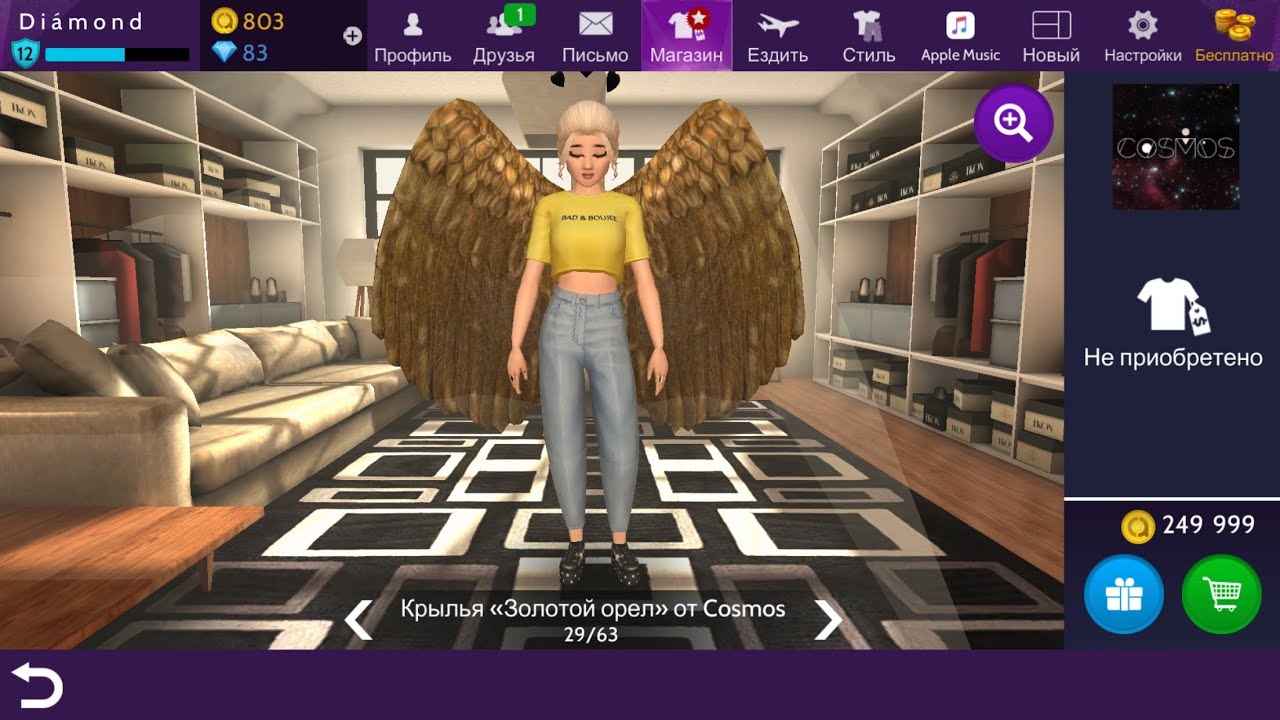Open the Новый menu item

(x=1051, y=36)
